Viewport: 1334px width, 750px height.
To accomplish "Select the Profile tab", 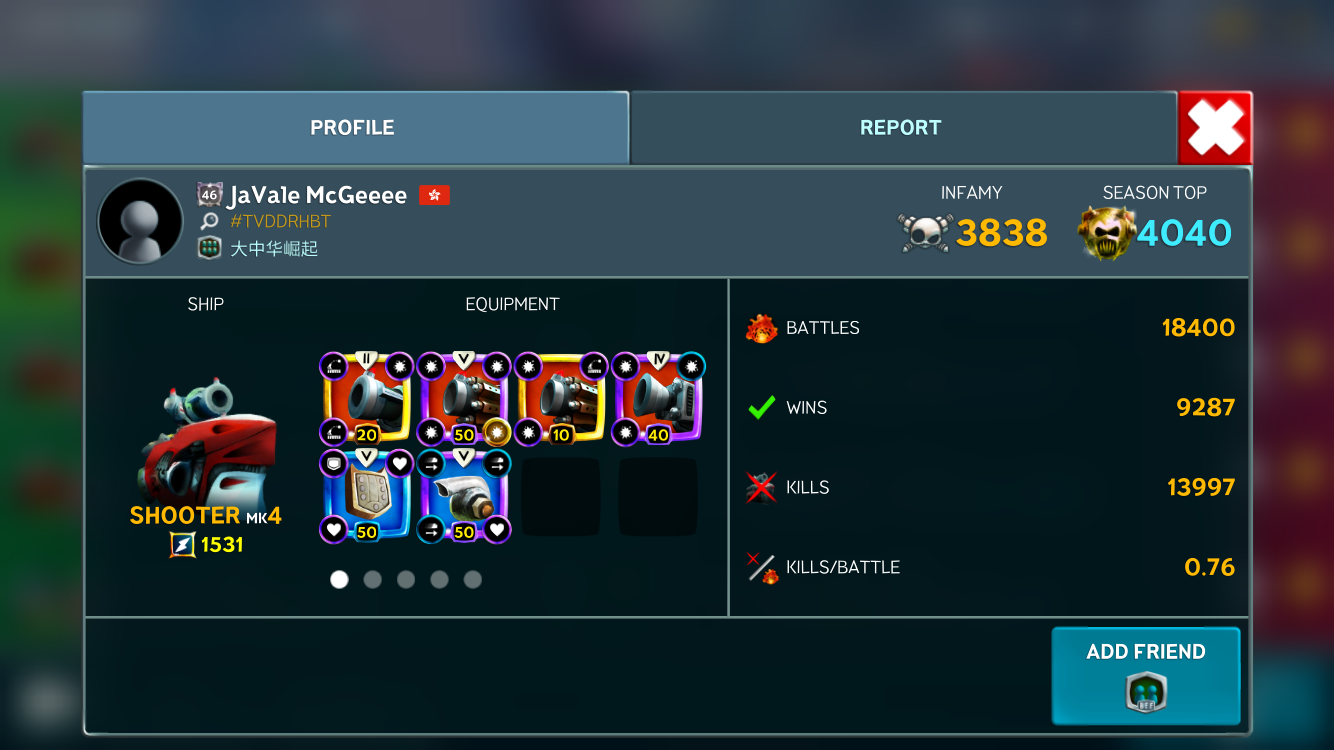I will (354, 128).
